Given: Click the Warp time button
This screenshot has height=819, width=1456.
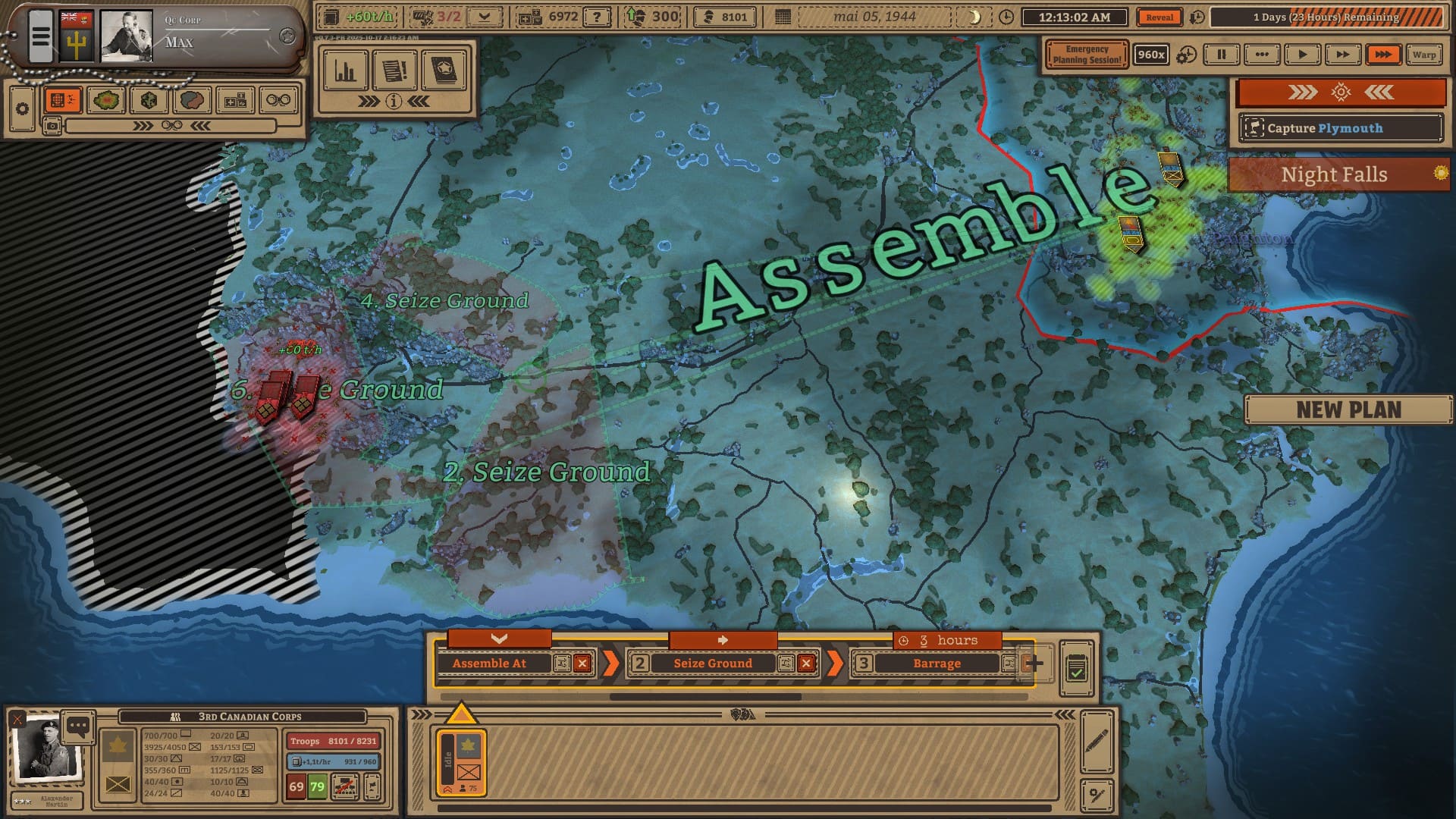Looking at the screenshot, I should pos(1423,55).
